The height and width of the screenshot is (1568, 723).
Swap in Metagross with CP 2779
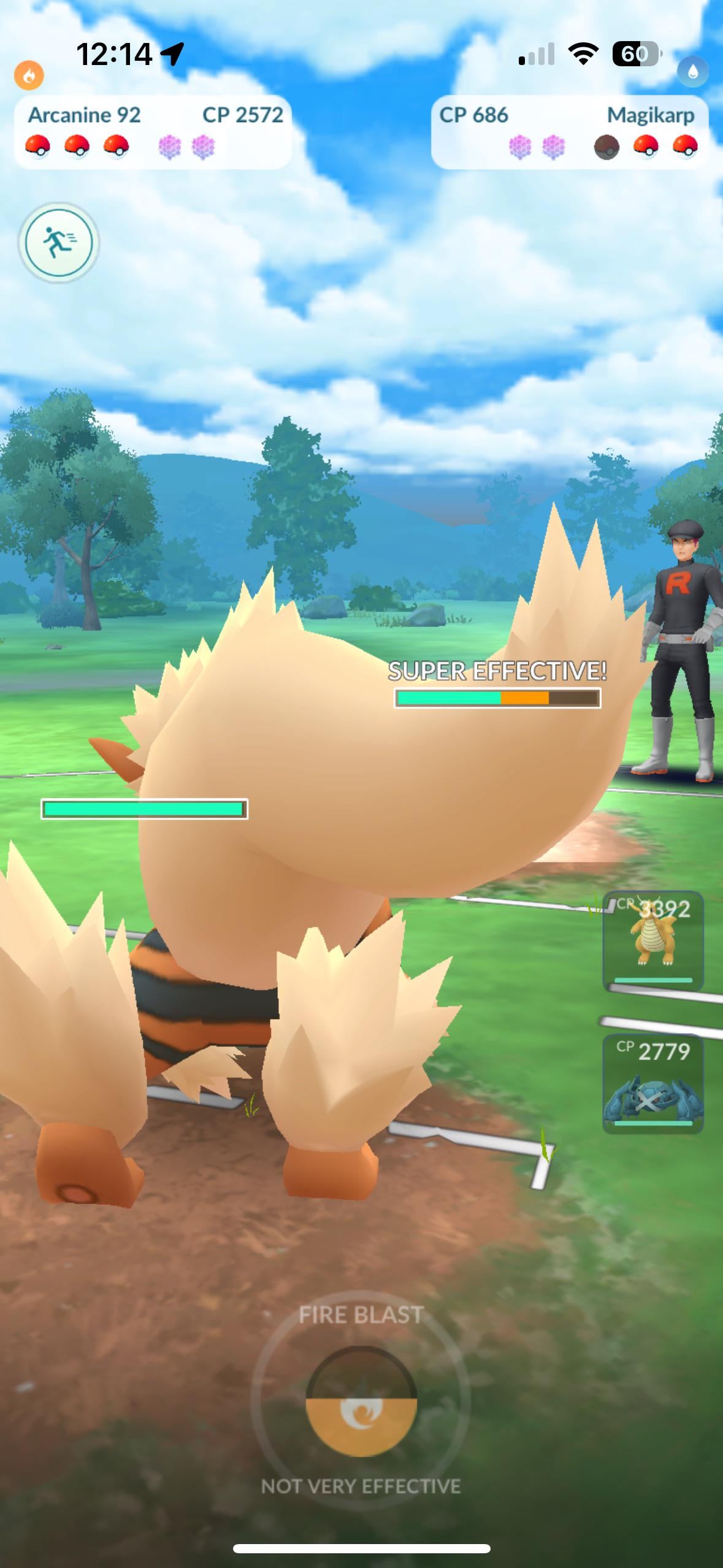point(653,1084)
